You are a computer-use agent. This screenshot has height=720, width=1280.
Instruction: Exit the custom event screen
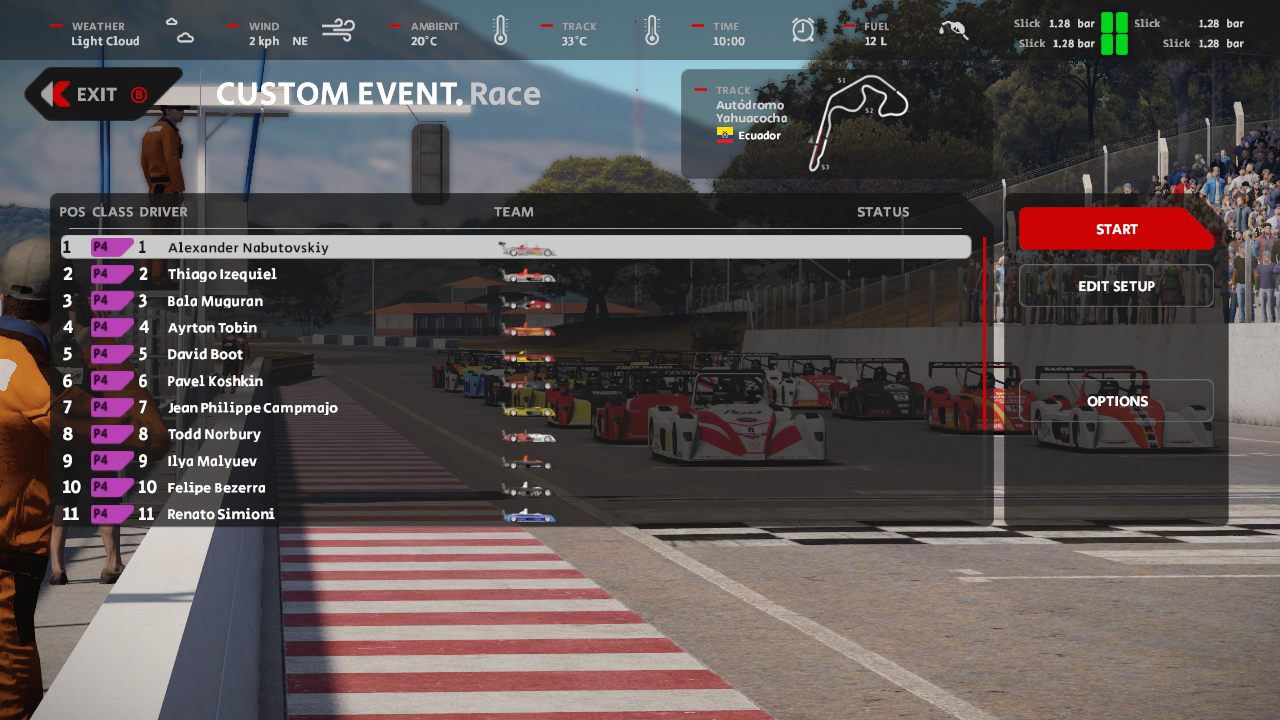click(98, 94)
